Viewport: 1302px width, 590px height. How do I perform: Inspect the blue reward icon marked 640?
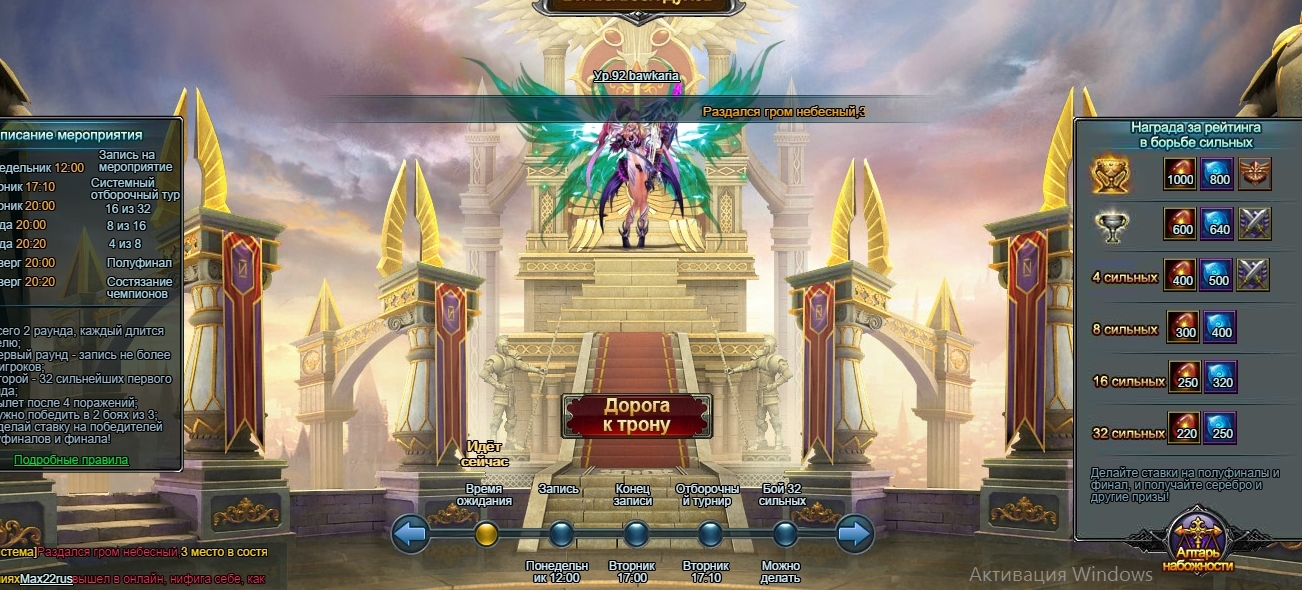point(1216,224)
